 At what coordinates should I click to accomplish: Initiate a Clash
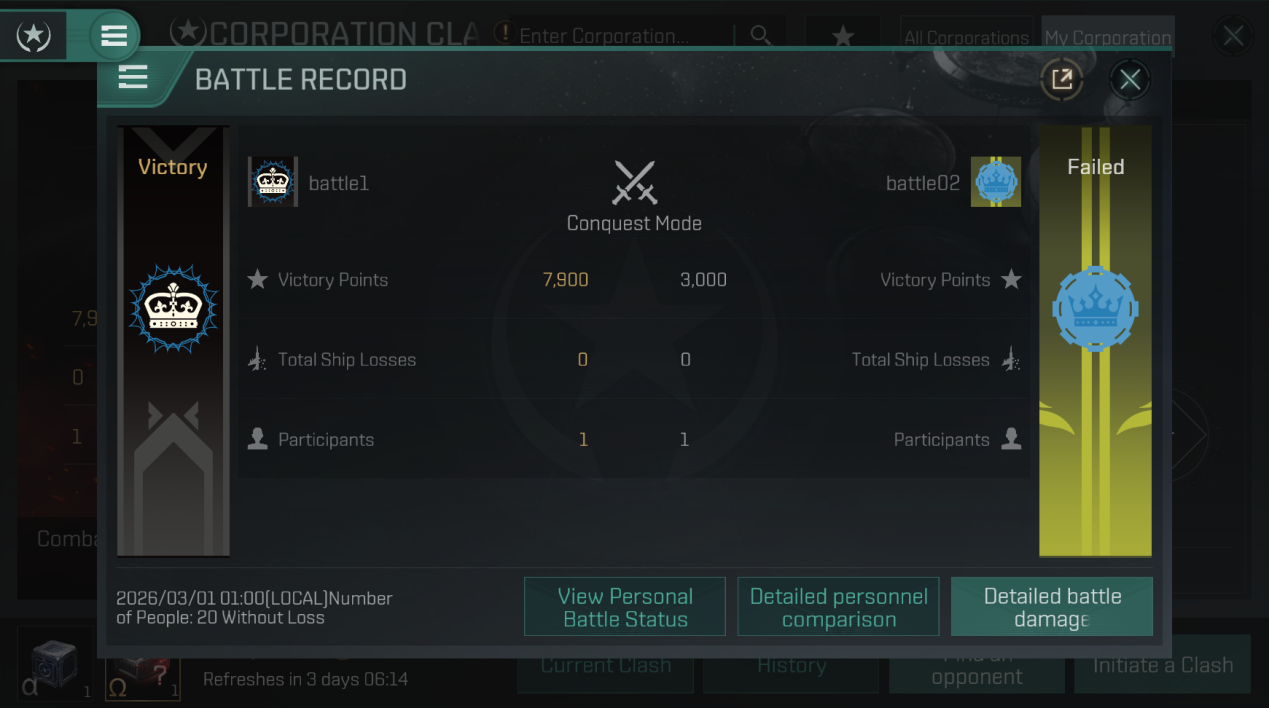point(1162,666)
